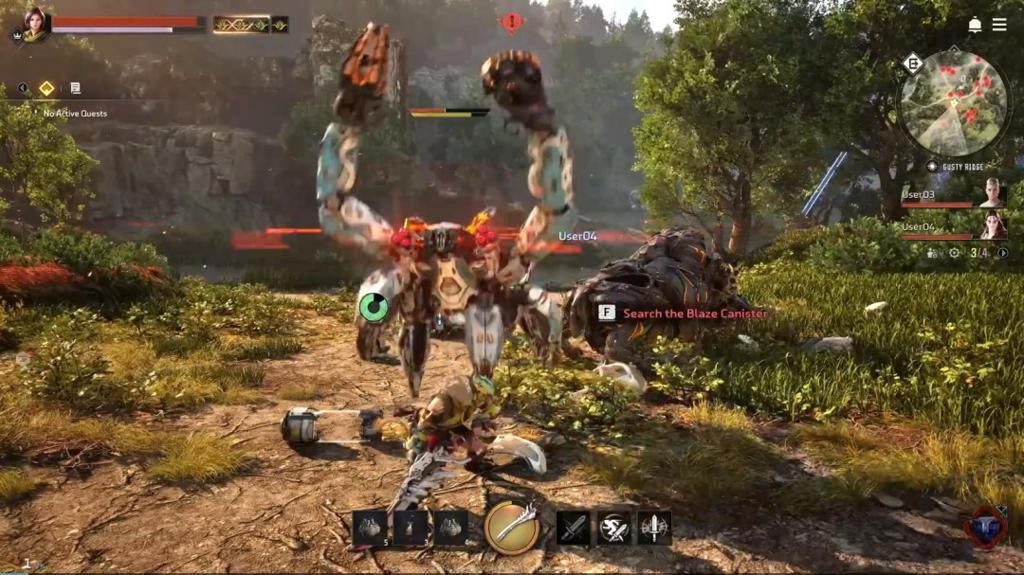Select the yellow diamond quest tab
This screenshot has width=1024, height=575.
pyautogui.click(x=46, y=88)
